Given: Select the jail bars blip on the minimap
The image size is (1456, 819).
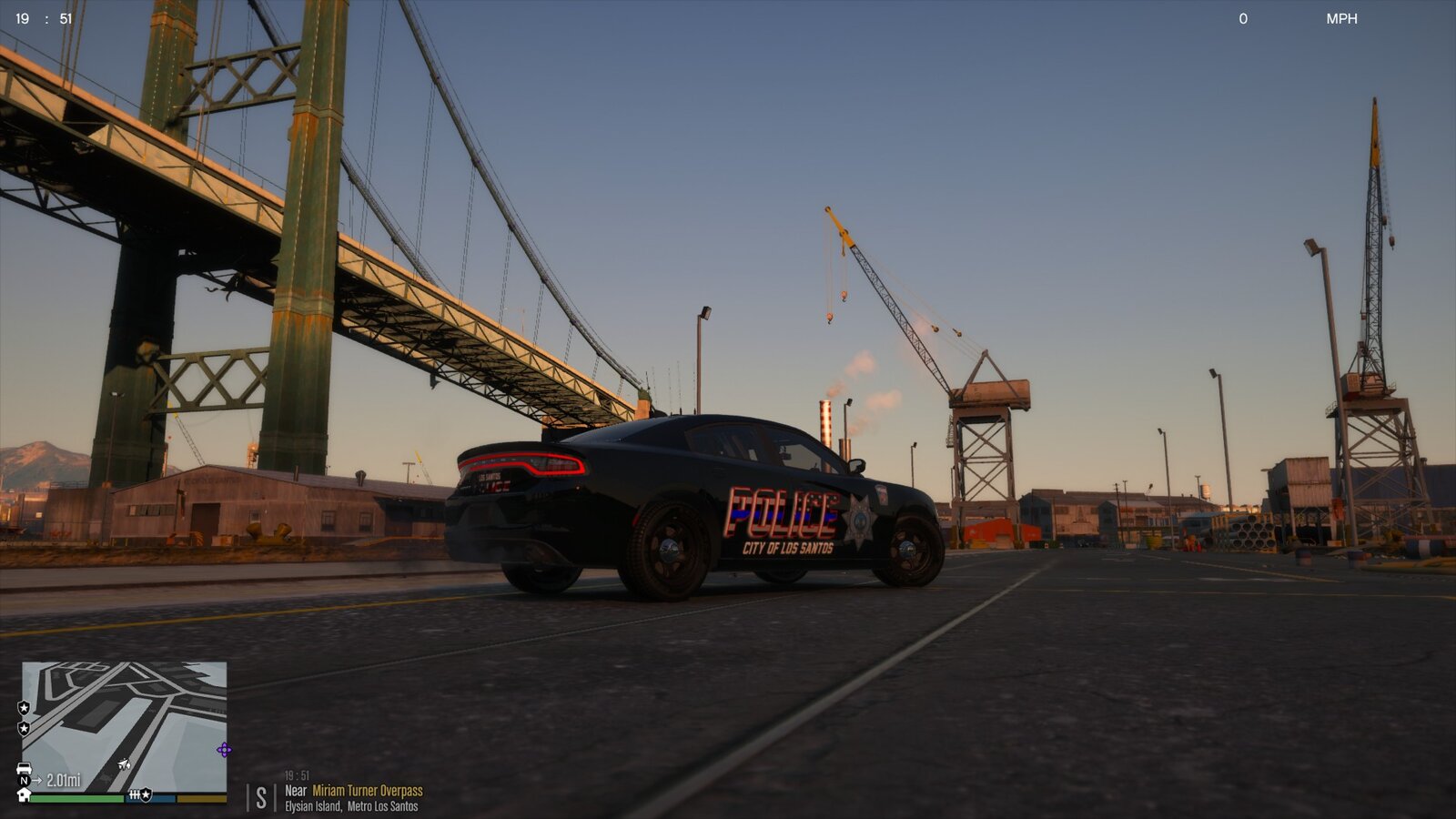Looking at the screenshot, I should point(134,794).
